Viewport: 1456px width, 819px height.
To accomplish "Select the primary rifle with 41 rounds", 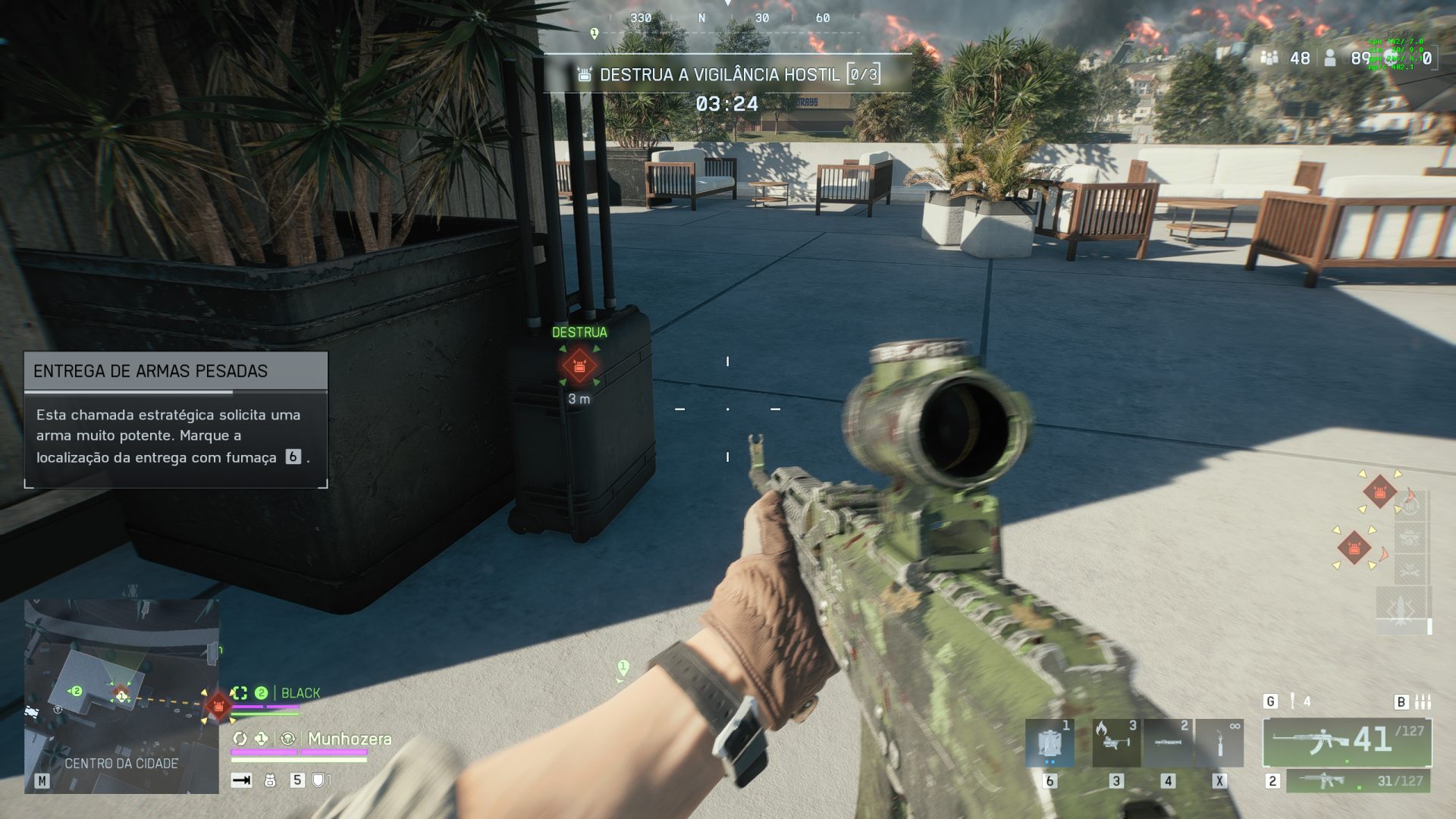I will point(1347,741).
